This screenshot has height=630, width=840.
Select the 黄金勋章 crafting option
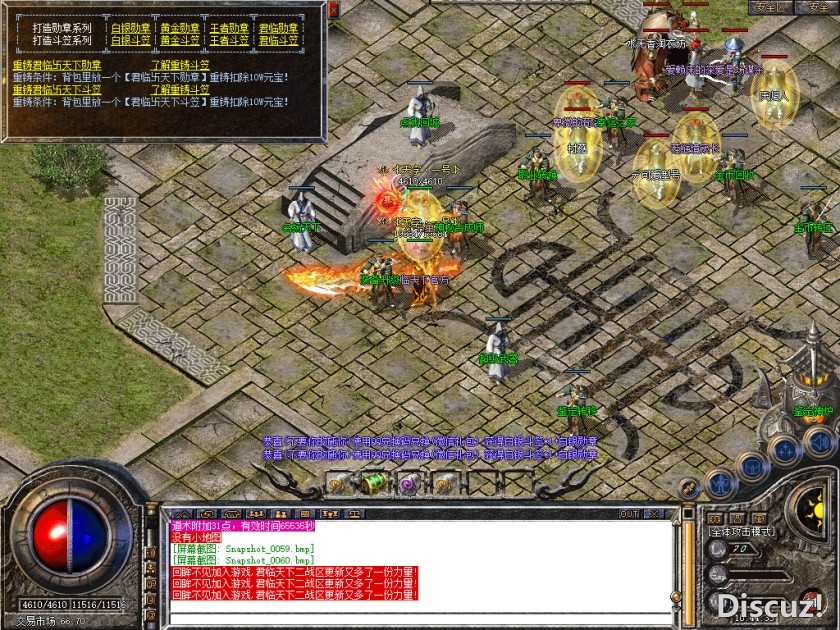180,28
